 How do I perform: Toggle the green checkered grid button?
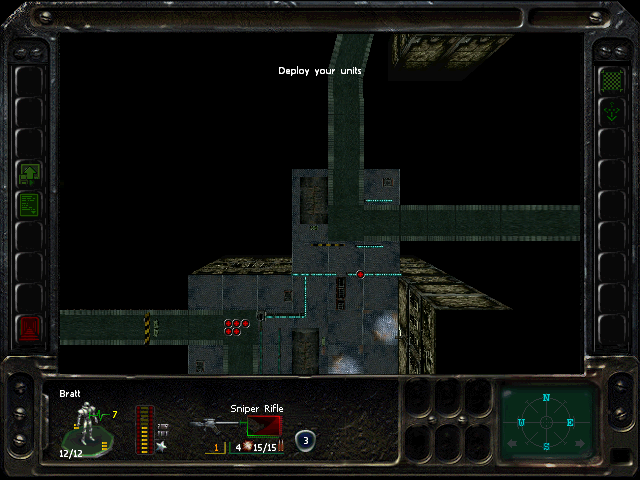pyautogui.click(x=610, y=78)
